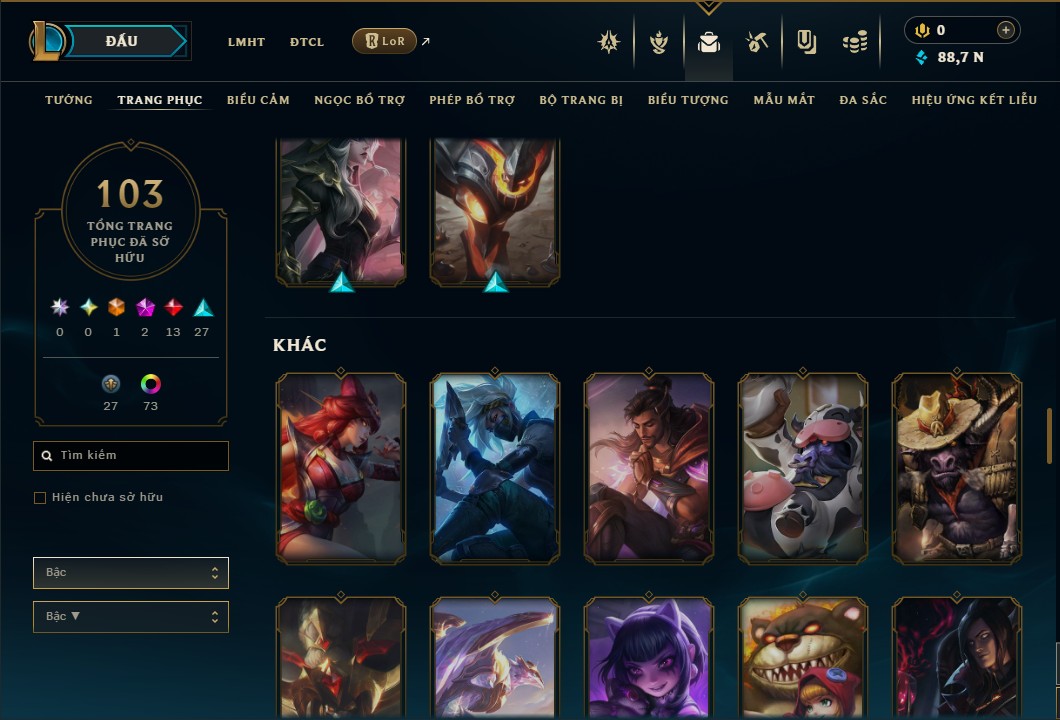
Task: Open the ĐA SẮC chromas tab
Action: click(x=863, y=100)
